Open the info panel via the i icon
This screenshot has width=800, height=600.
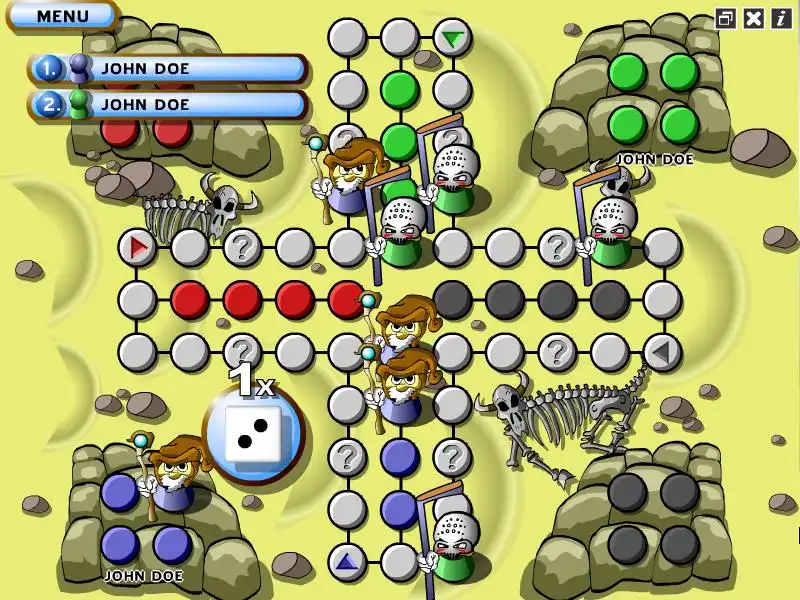pos(781,17)
